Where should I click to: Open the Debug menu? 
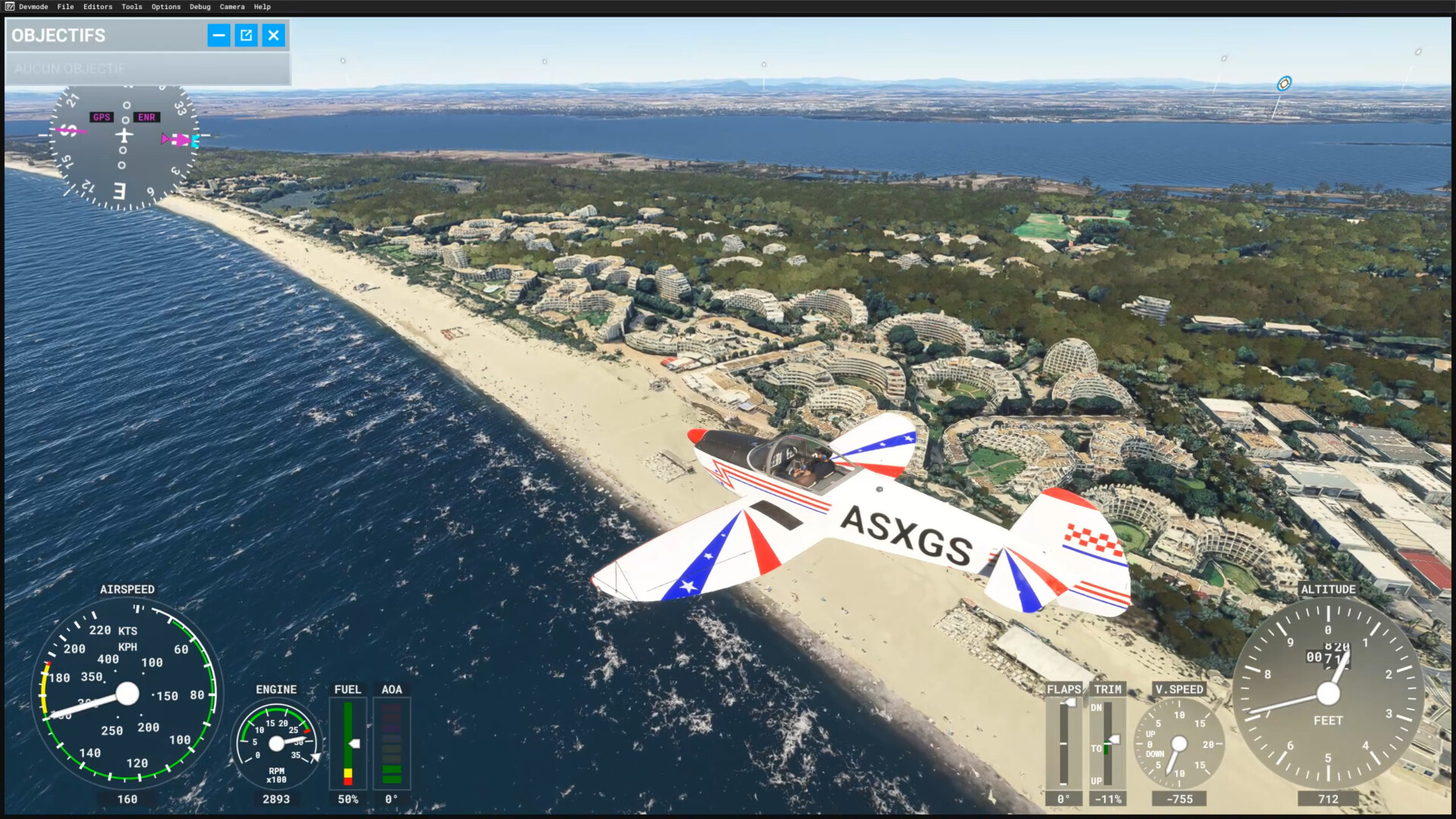(x=199, y=7)
